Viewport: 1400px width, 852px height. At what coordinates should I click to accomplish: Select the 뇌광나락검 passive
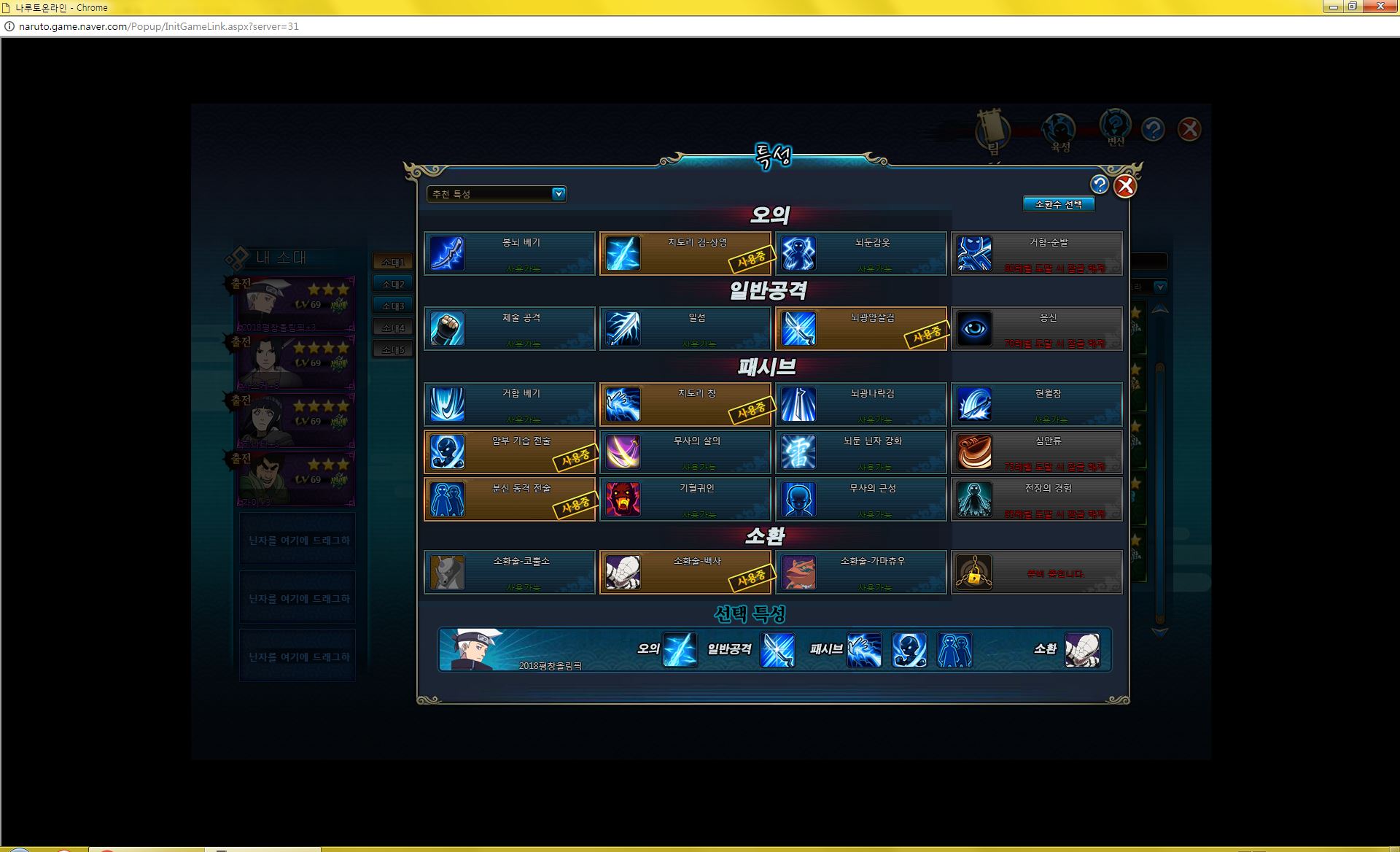point(861,405)
